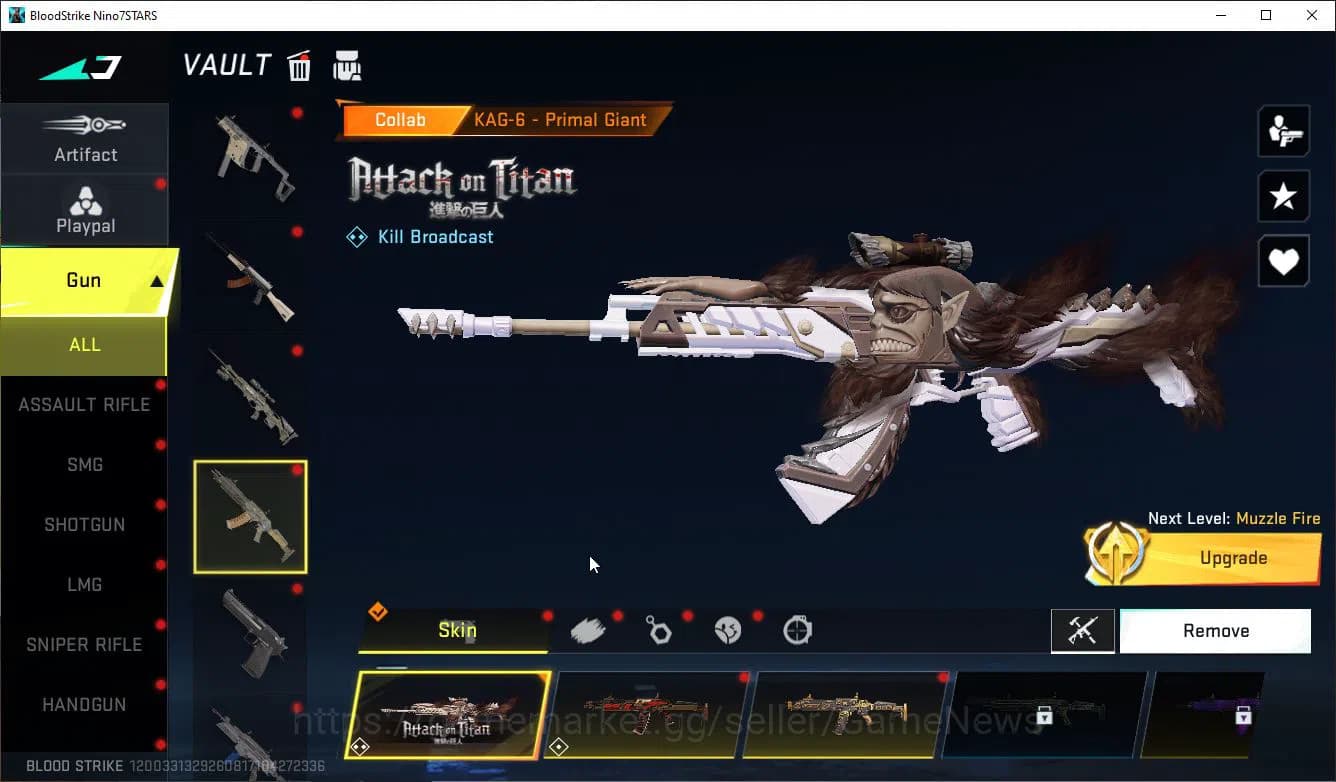Switch to the Skin tab
The height and width of the screenshot is (782, 1336).
pyautogui.click(x=456, y=631)
